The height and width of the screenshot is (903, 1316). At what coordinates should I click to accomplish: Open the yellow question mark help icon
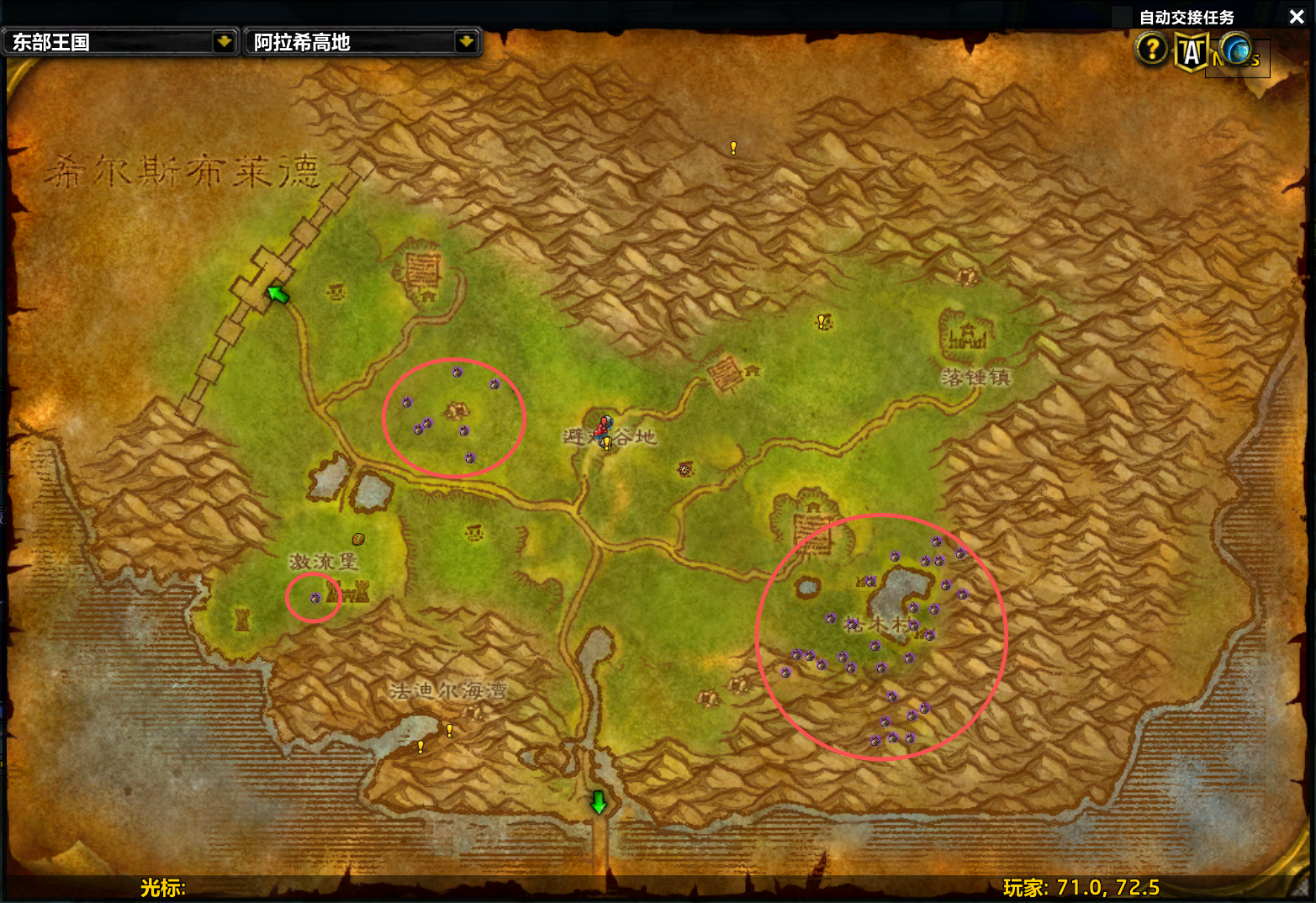click(1151, 50)
